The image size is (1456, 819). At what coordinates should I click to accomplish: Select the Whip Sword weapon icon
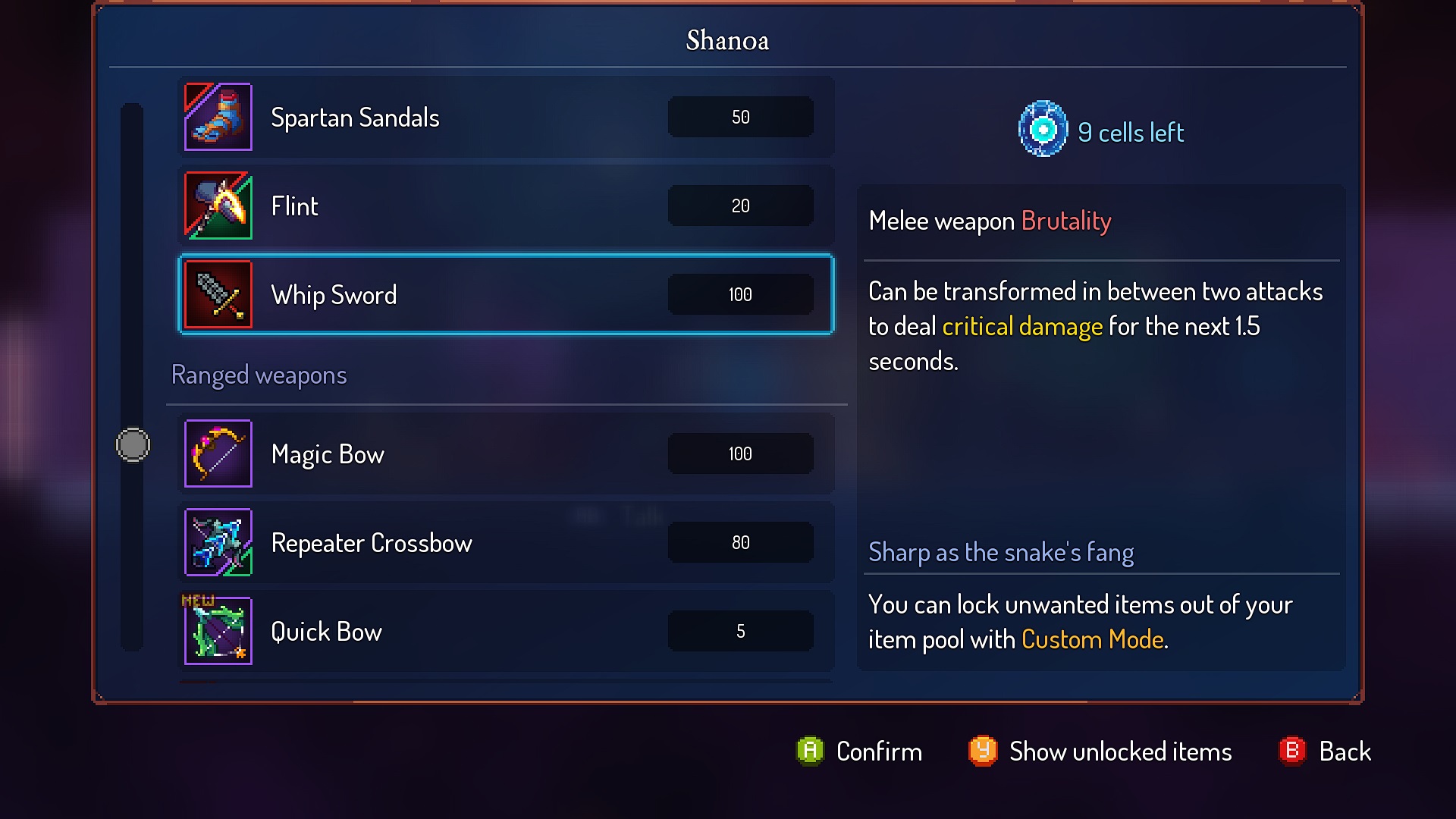218,294
